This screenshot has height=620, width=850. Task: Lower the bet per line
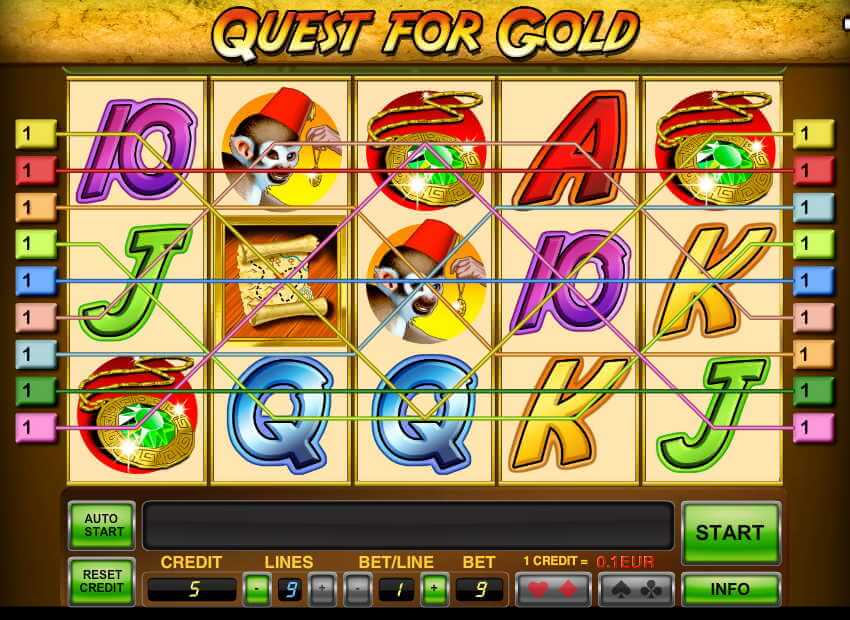pos(358,589)
